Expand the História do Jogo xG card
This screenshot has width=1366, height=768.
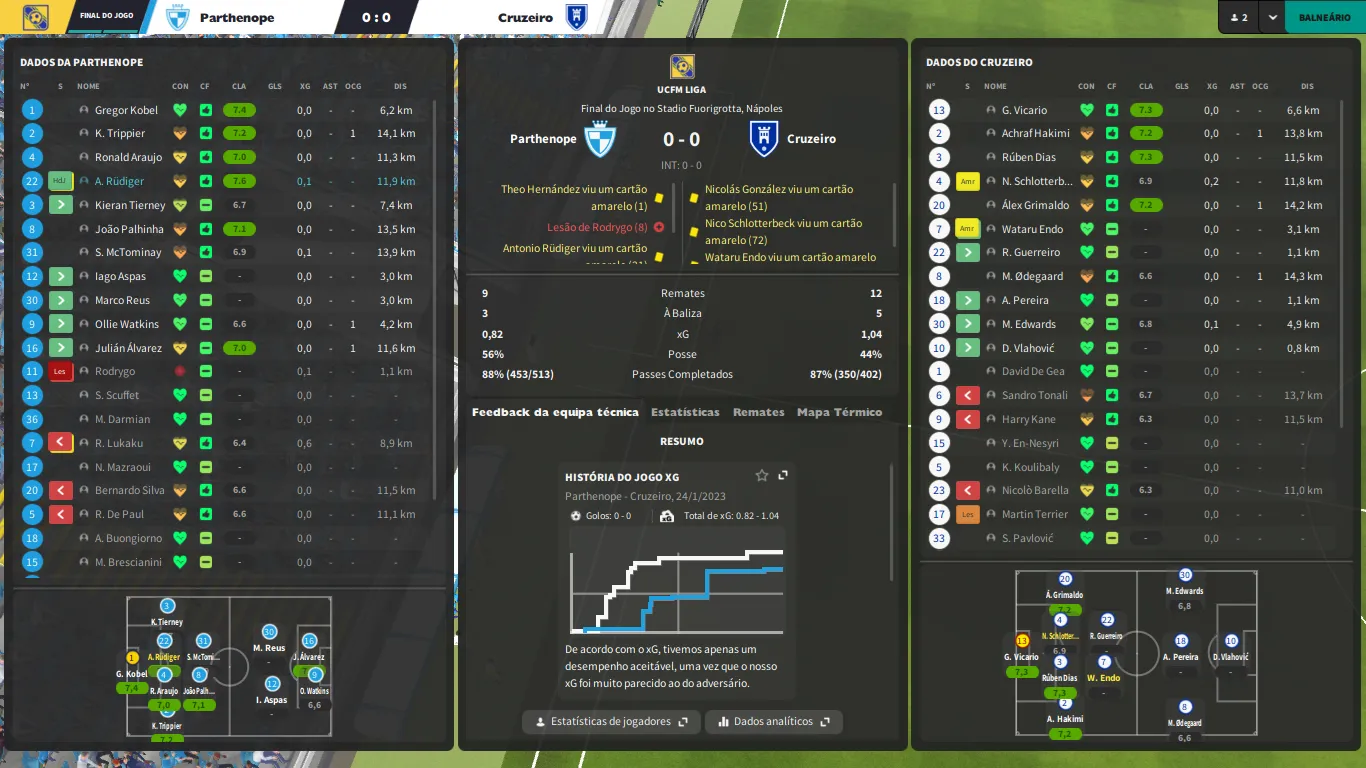(x=783, y=476)
